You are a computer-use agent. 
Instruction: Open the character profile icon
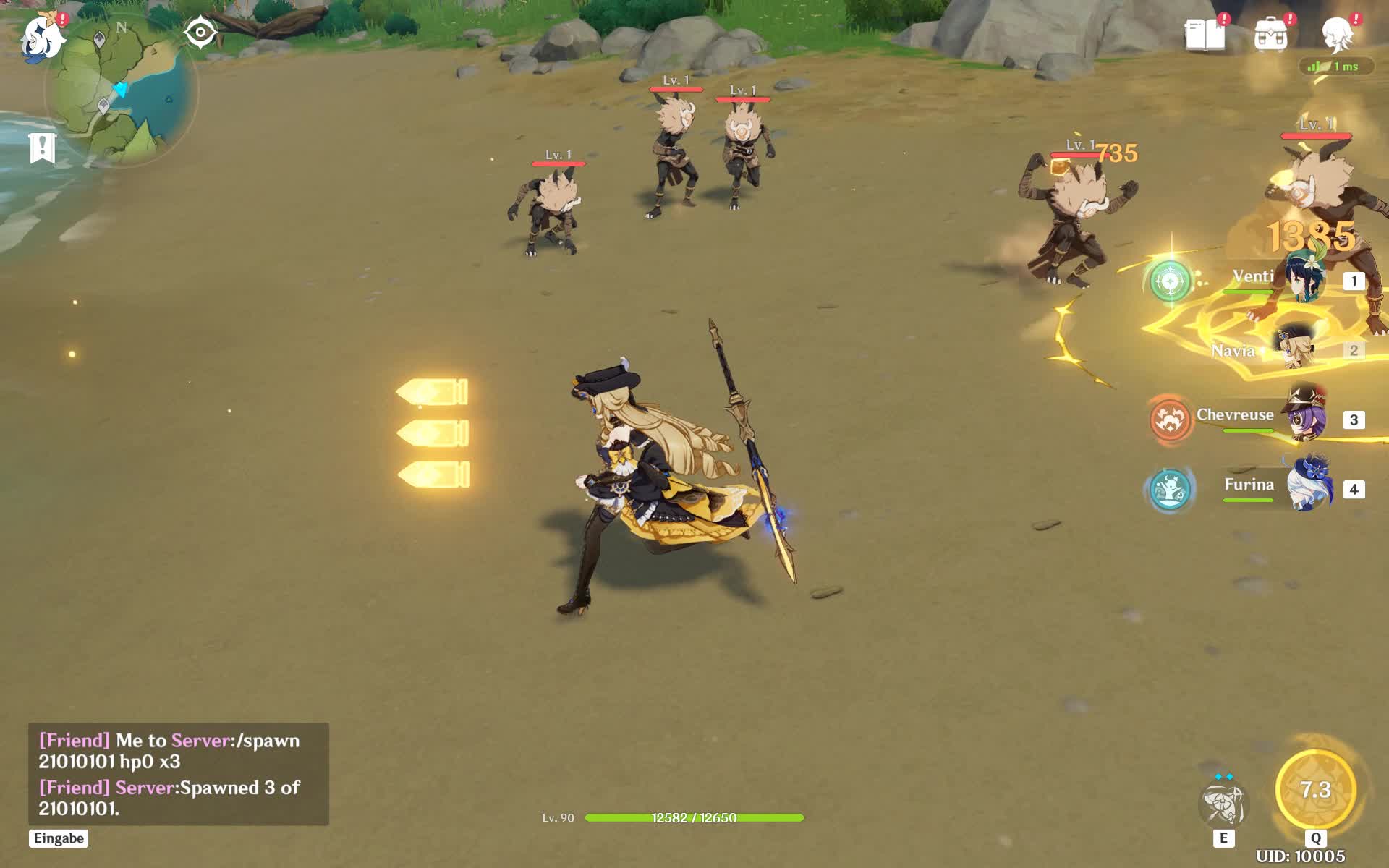(1338, 35)
